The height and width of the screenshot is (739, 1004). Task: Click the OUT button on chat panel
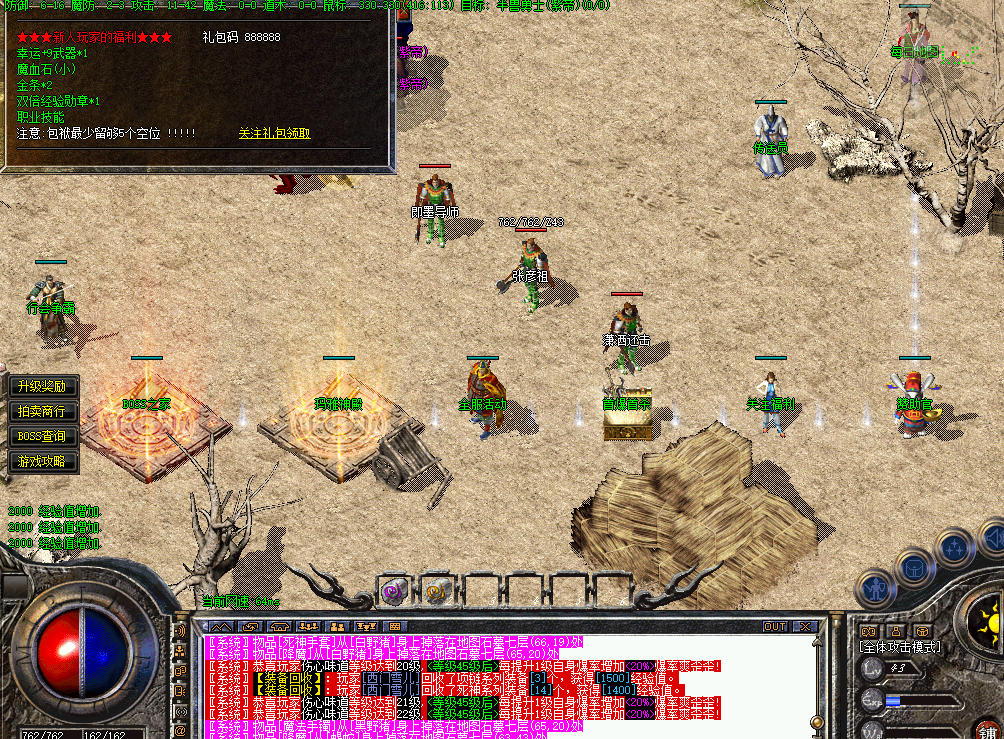click(775, 626)
